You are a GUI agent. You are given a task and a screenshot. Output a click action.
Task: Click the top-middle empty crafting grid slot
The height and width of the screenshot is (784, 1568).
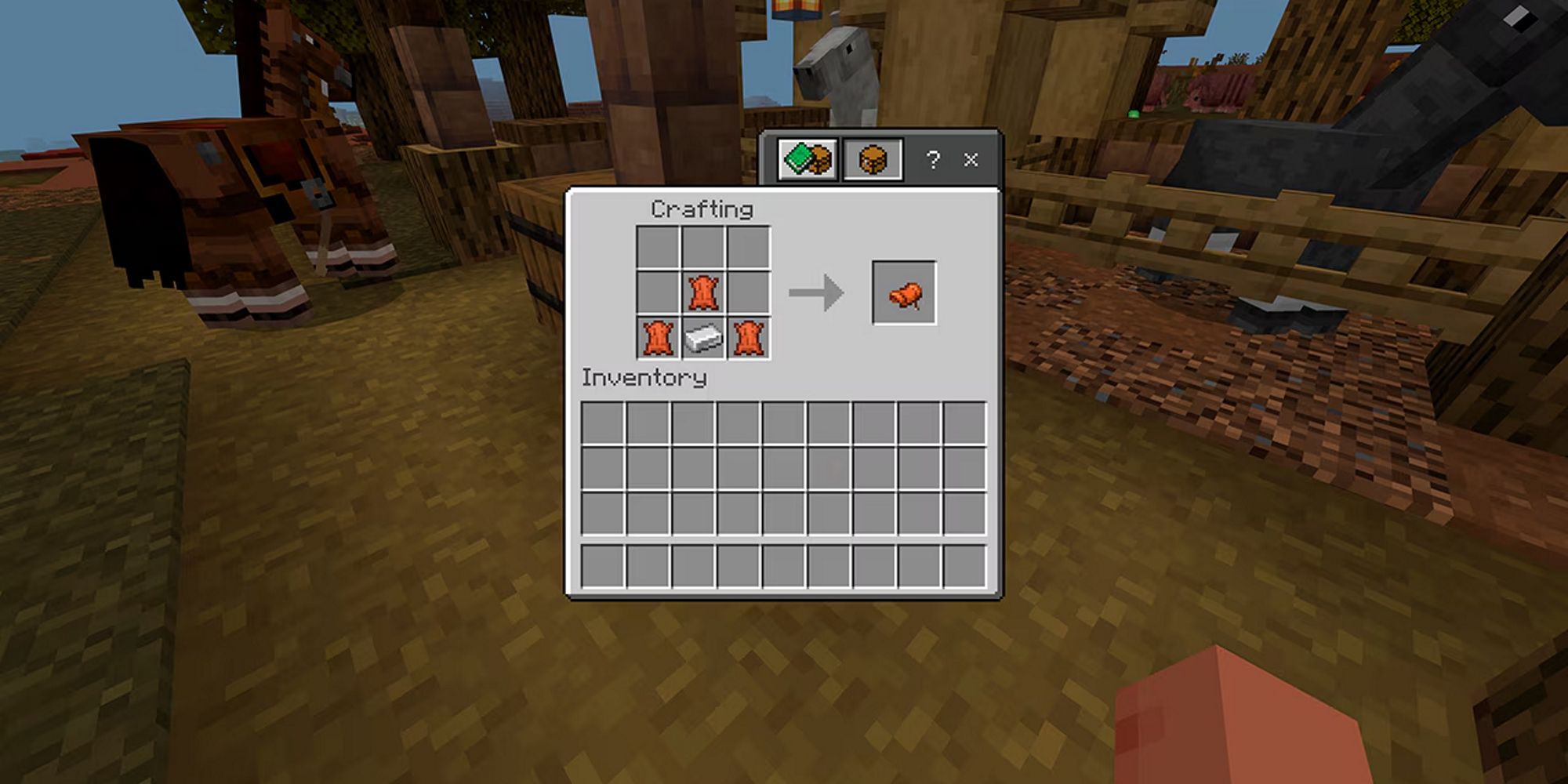tap(702, 246)
